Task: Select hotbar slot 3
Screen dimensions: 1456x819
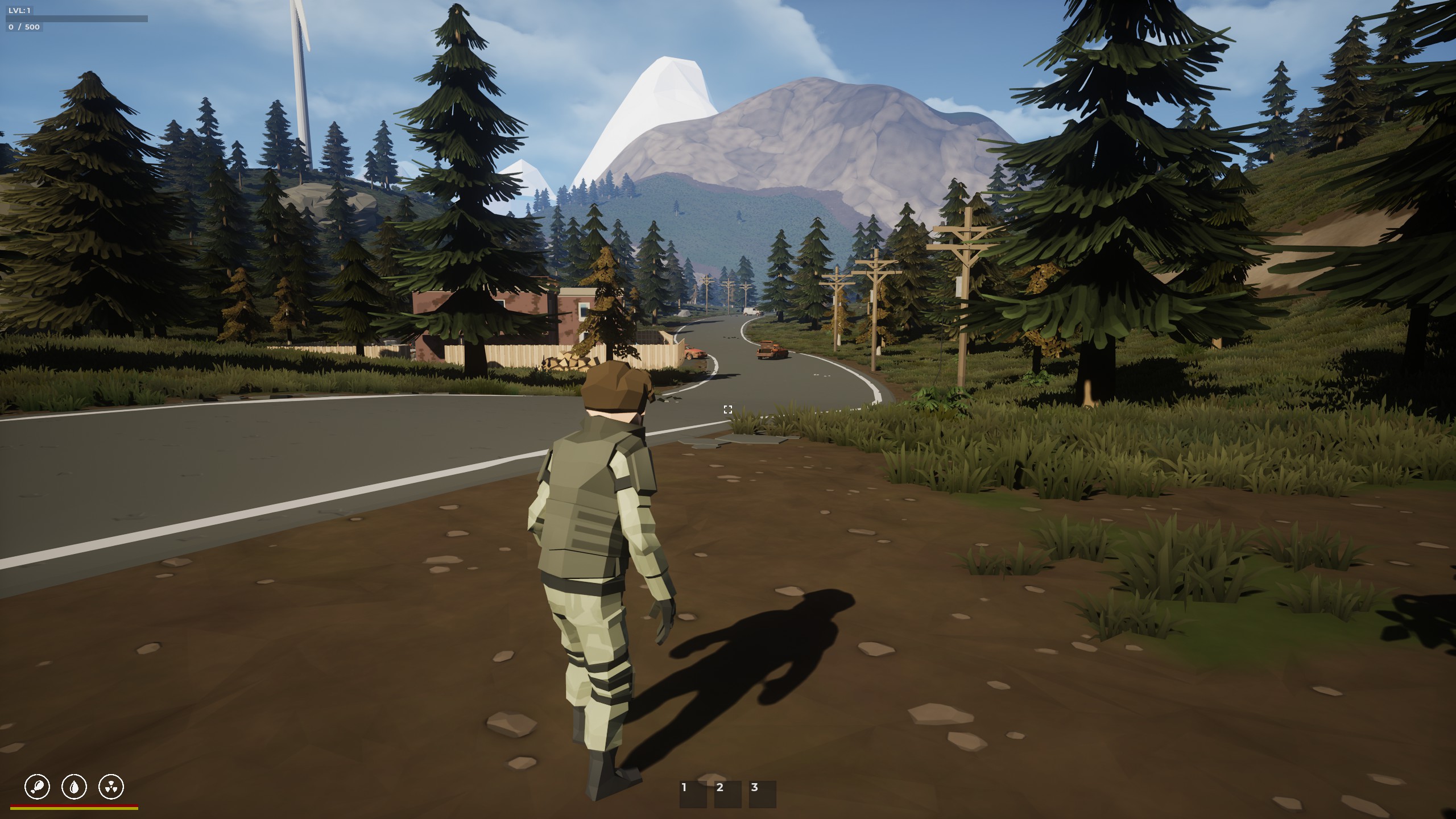Action: click(763, 793)
